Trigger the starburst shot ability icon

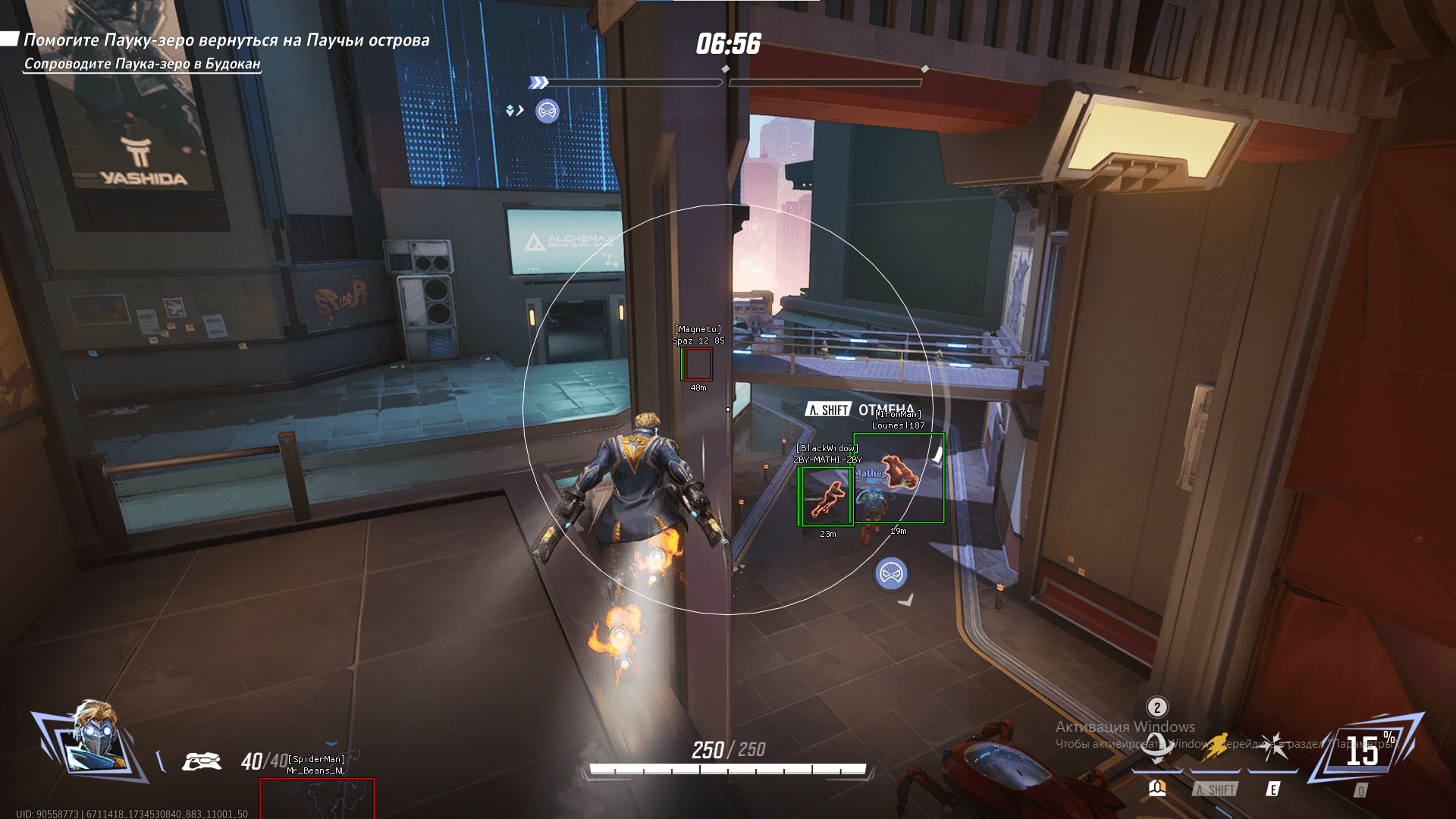[x=1274, y=747]
